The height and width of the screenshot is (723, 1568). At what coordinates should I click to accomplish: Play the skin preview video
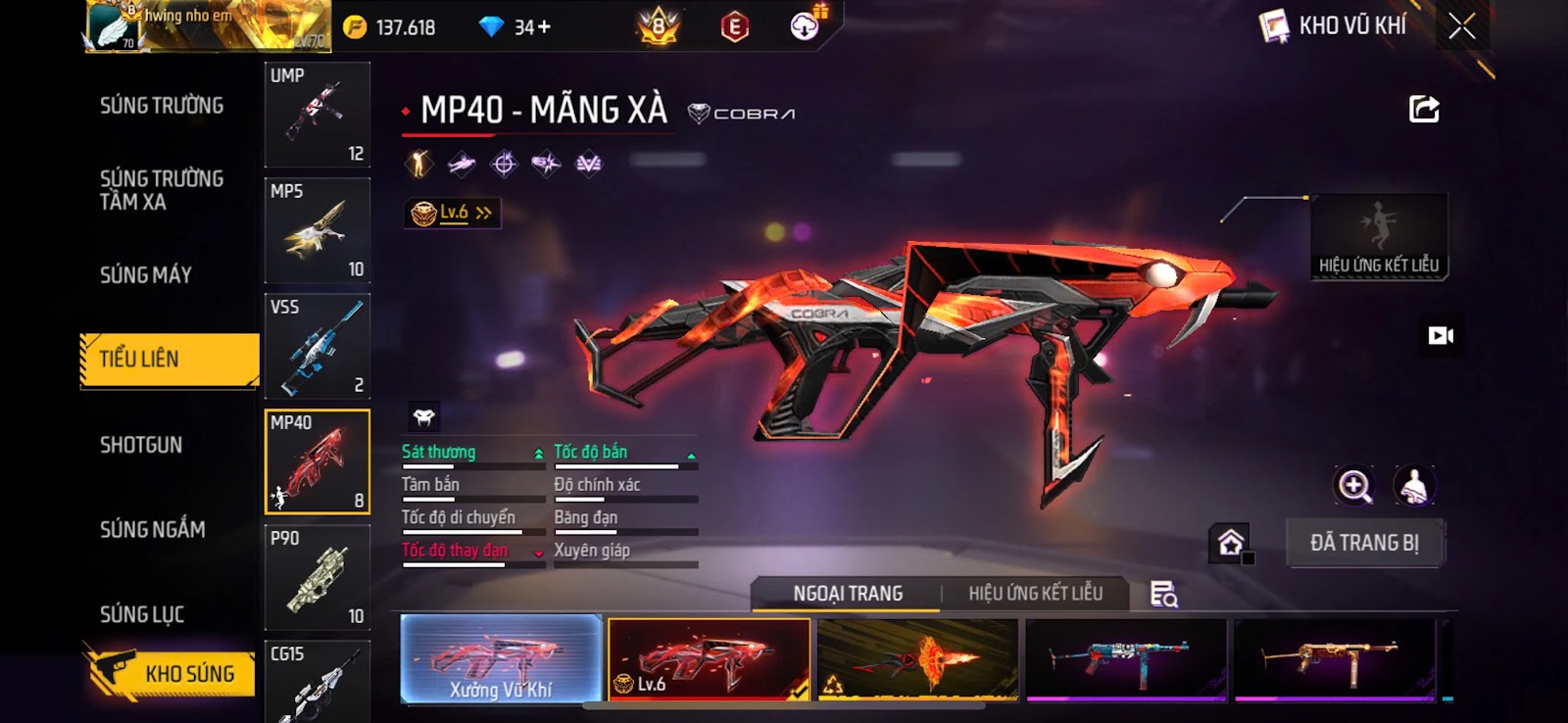1440,336
